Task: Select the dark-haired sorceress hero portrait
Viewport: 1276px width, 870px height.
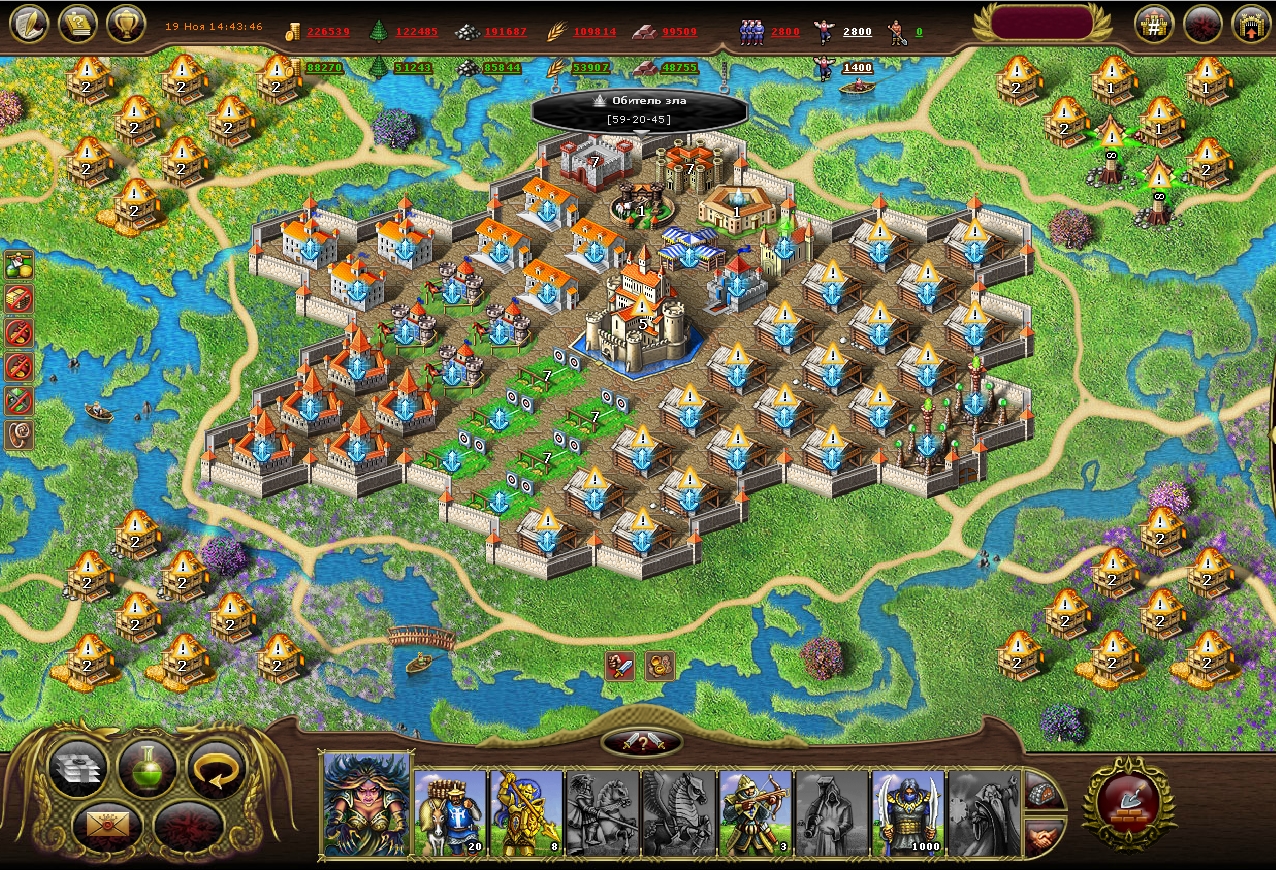Action: click(x=366, y=804)
